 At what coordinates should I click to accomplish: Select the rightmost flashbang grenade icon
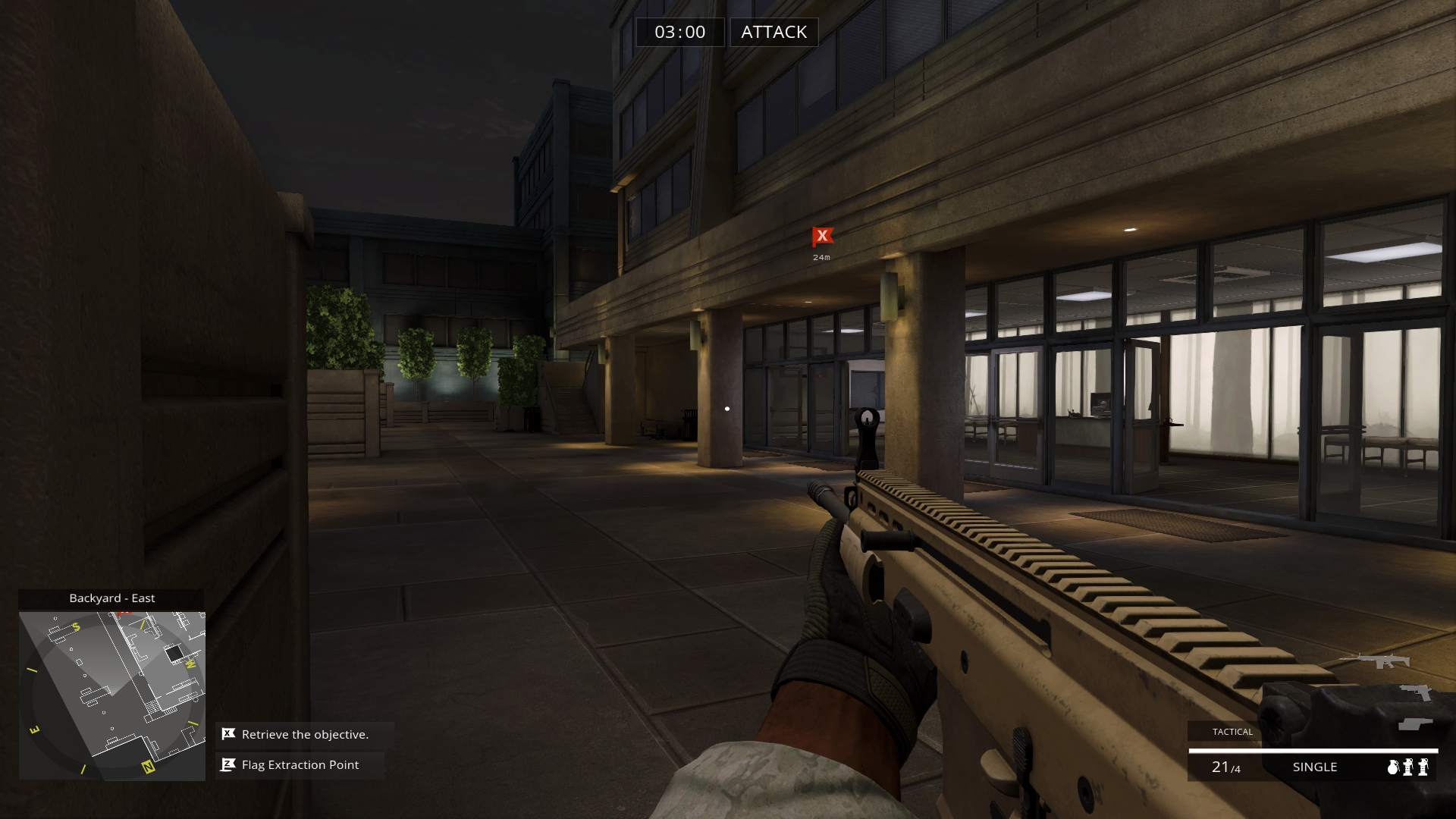click(x=1423, y=767)
